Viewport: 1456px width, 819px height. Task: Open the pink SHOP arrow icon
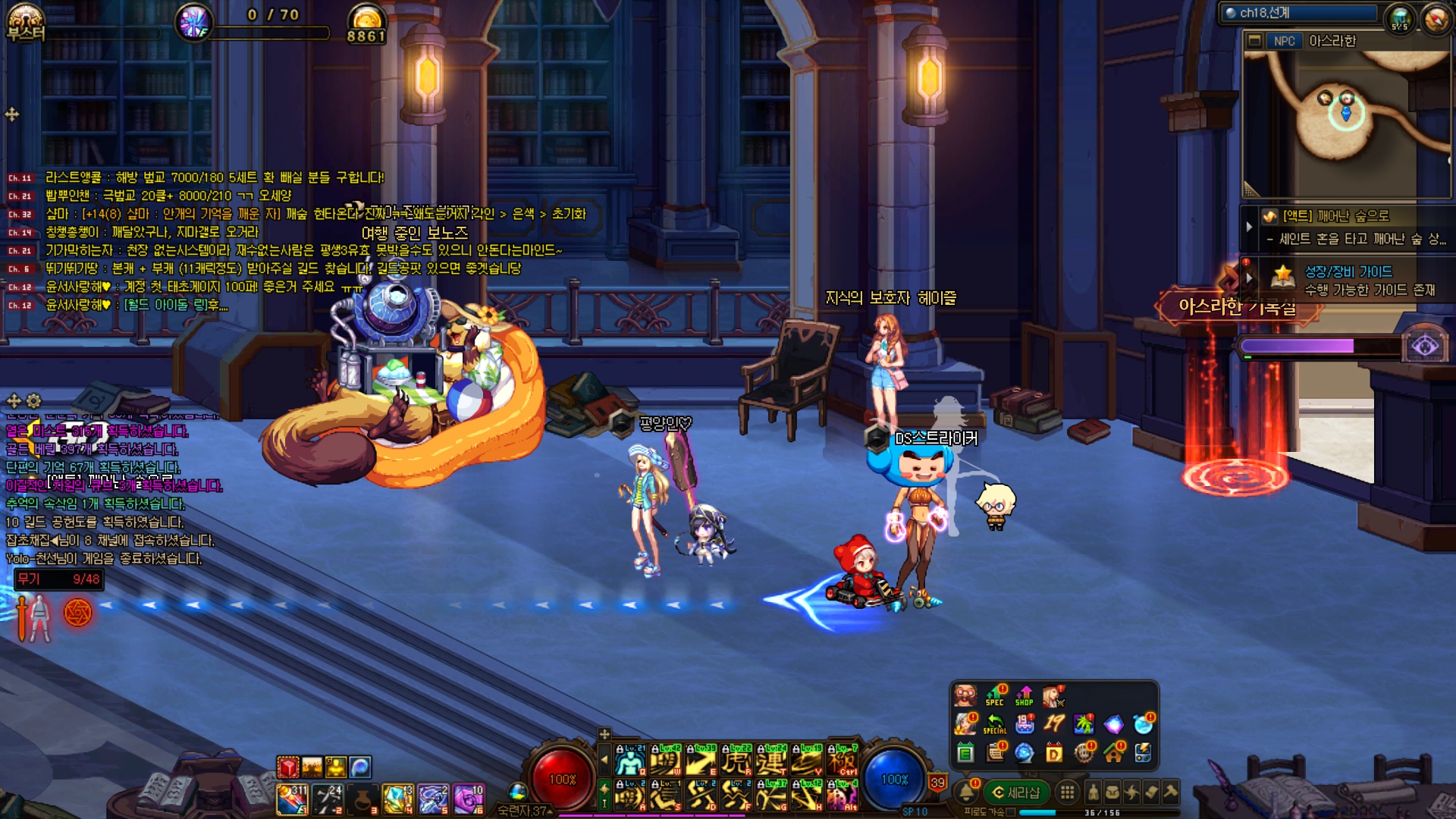pyautogui.click(x=1025, y=695)
